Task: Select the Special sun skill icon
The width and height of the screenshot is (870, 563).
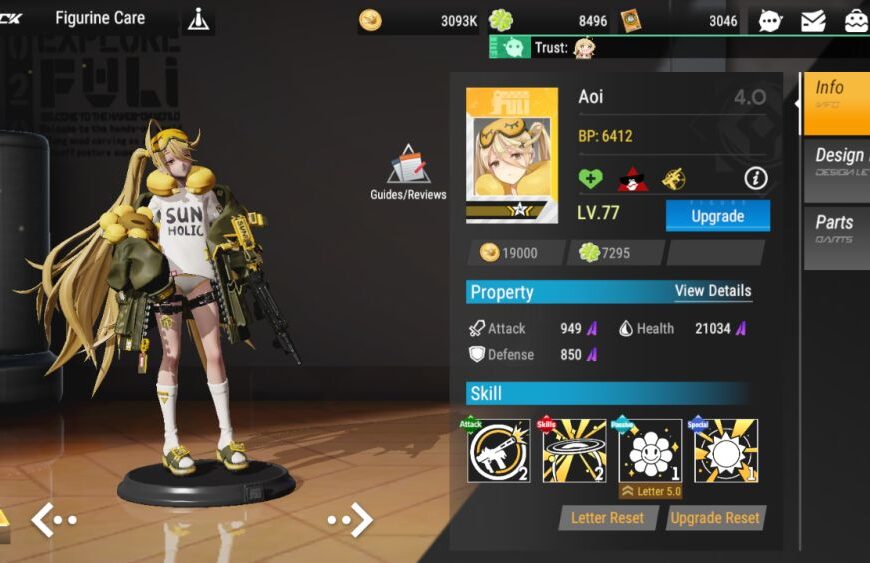Action: [726, 451]
